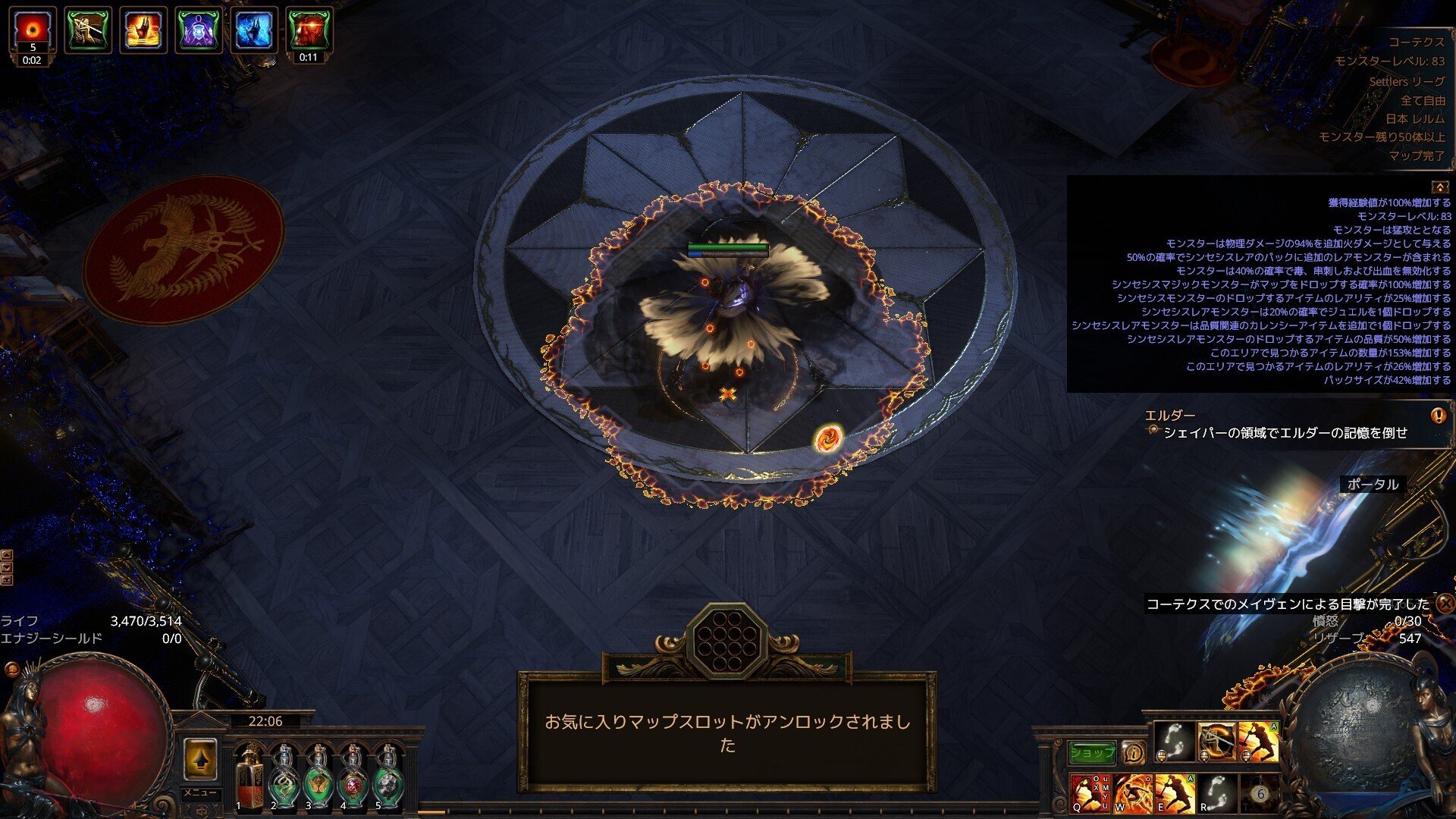The image size is (1456, 819).
Task: Click the red demon buff icon showing 0:11
Action: tap(309, 30)
